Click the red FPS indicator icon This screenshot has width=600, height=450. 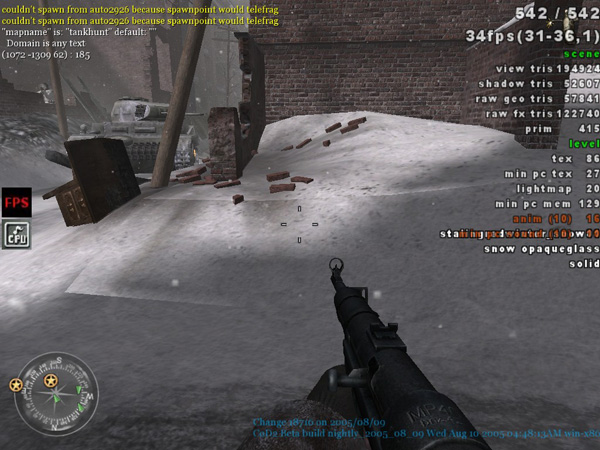coord(16,201)
